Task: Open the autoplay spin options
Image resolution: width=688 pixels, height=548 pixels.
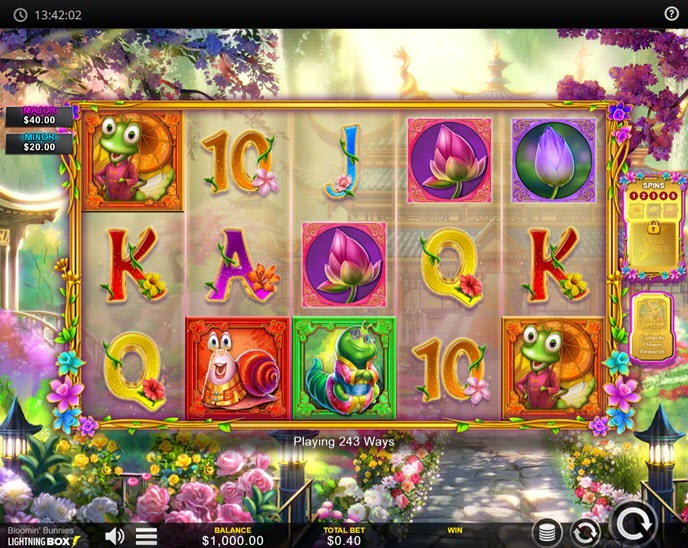Action: tap(585, 532)
